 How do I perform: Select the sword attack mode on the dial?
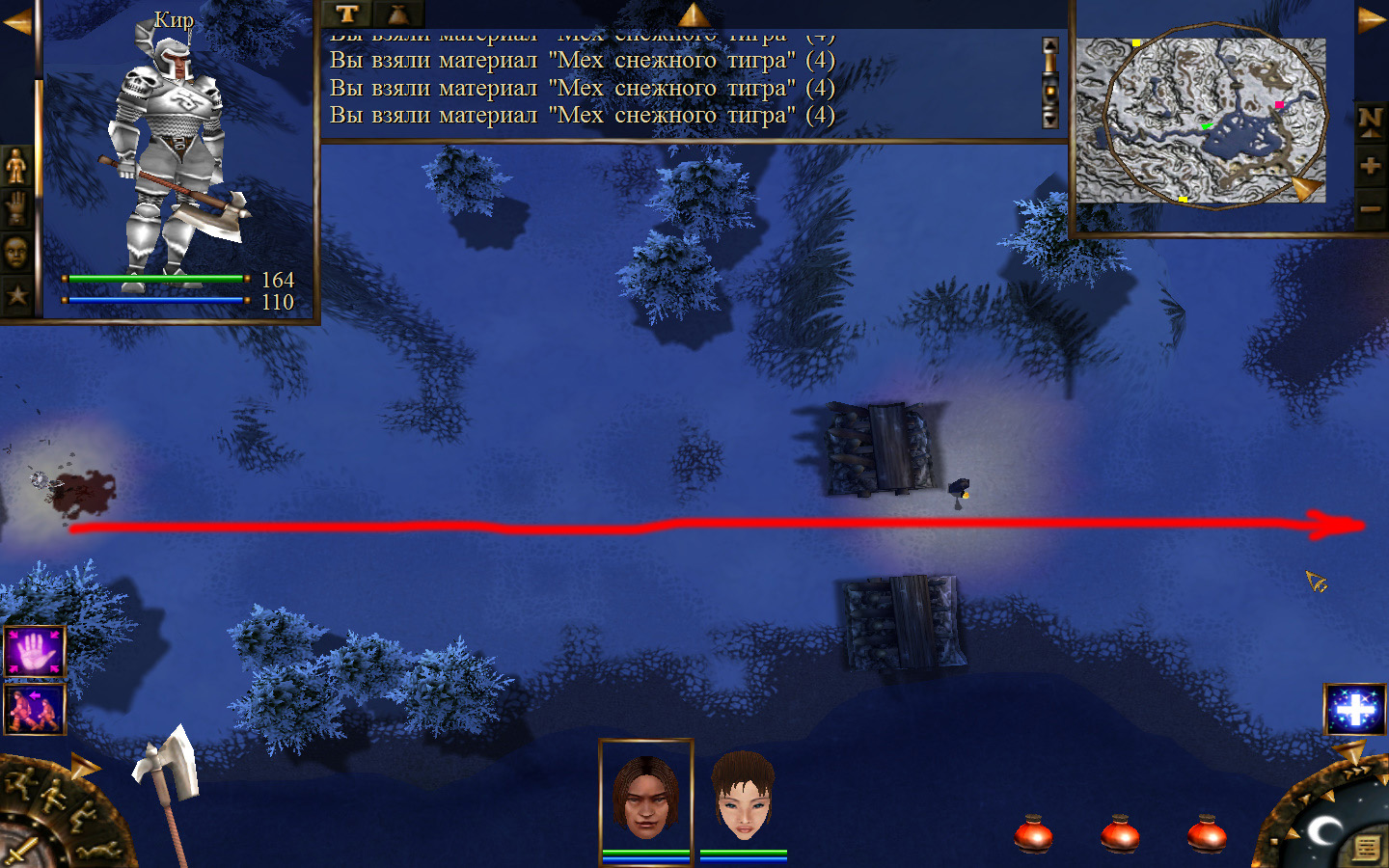(19, 853)
